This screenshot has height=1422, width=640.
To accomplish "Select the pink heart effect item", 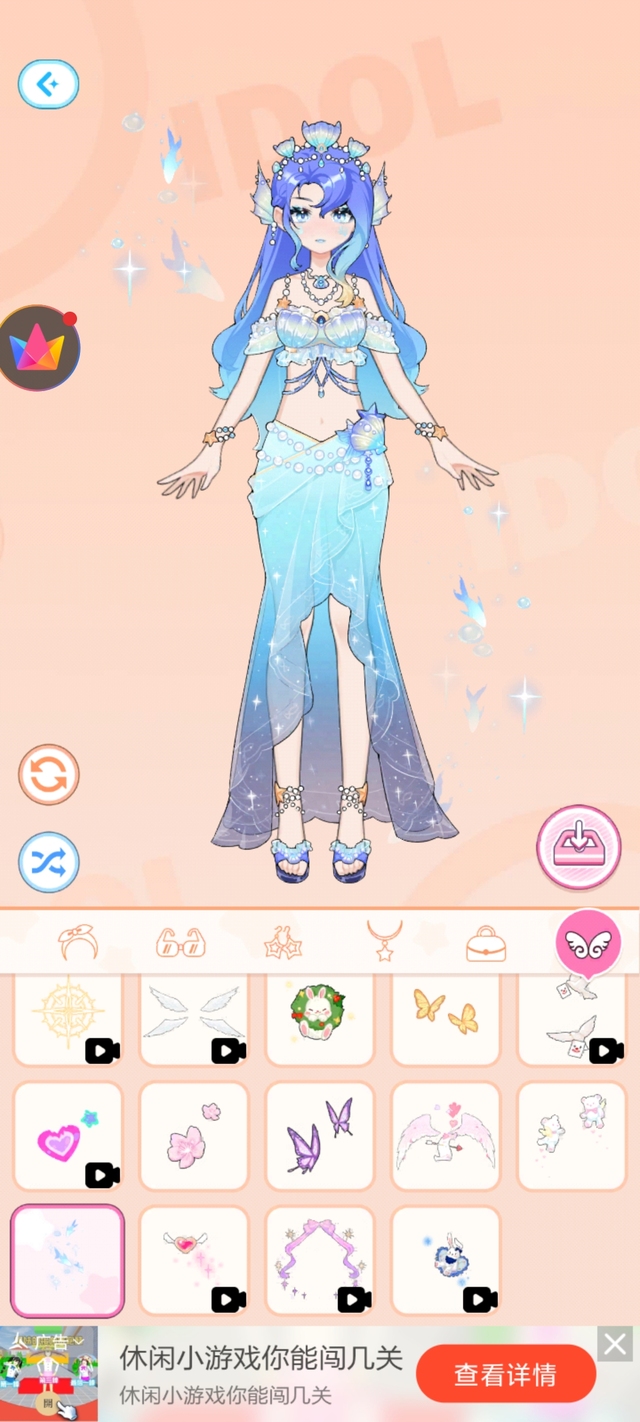I will [x=68, y=1137].
